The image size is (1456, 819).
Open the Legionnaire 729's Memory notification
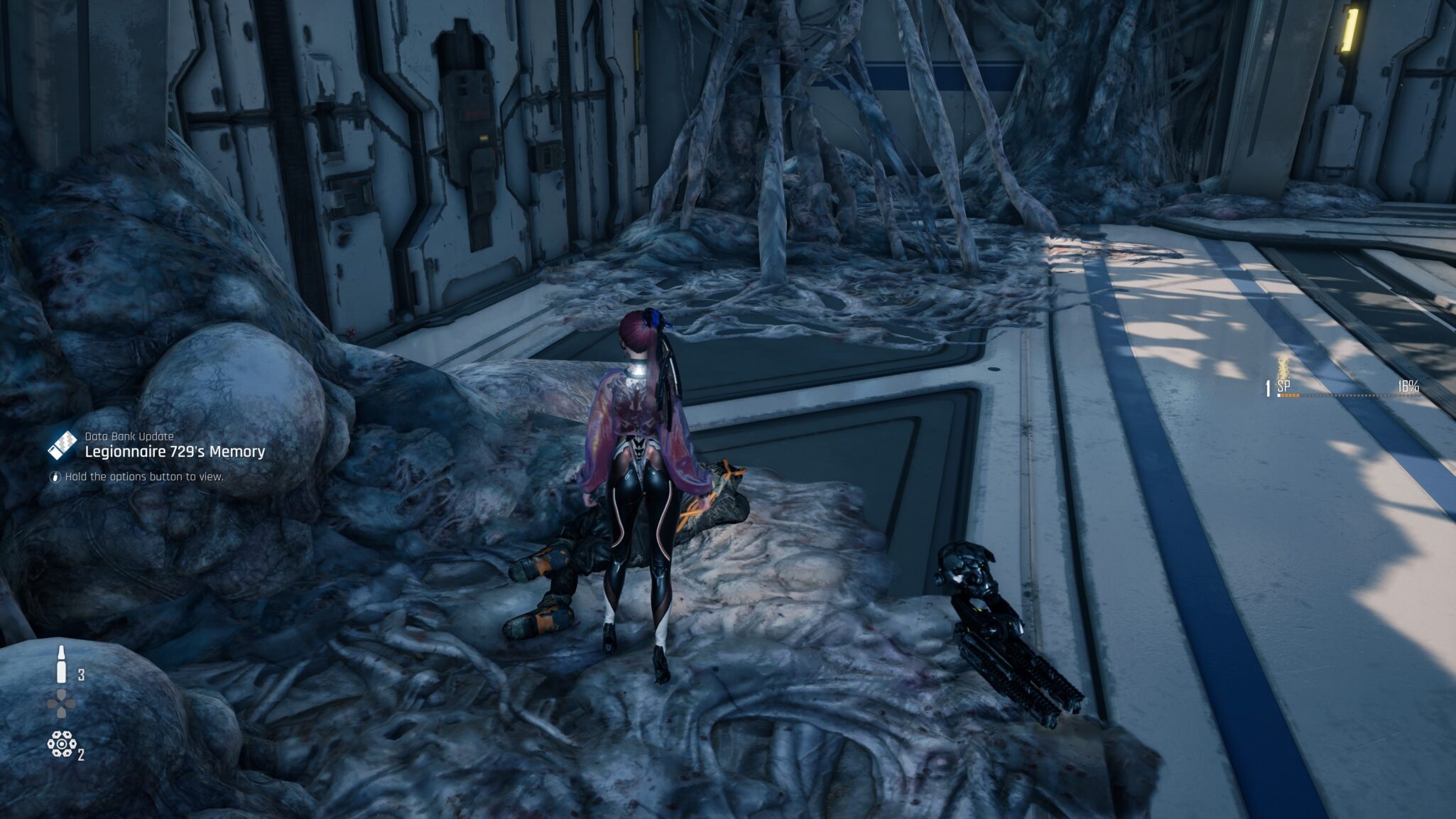click(x=175, y=452)
